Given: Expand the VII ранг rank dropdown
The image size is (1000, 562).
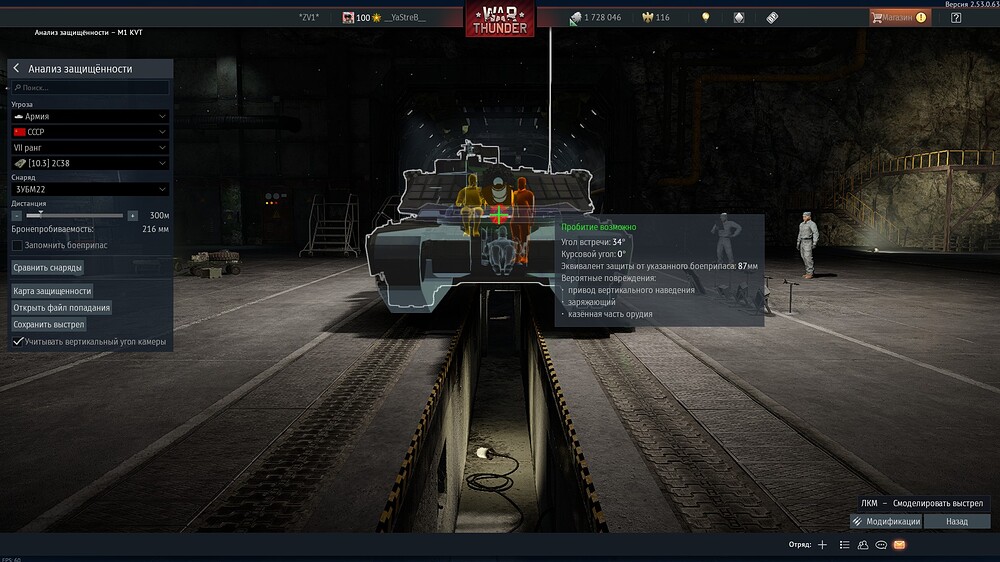Looking at the screenshot, I should coord(90,148).
